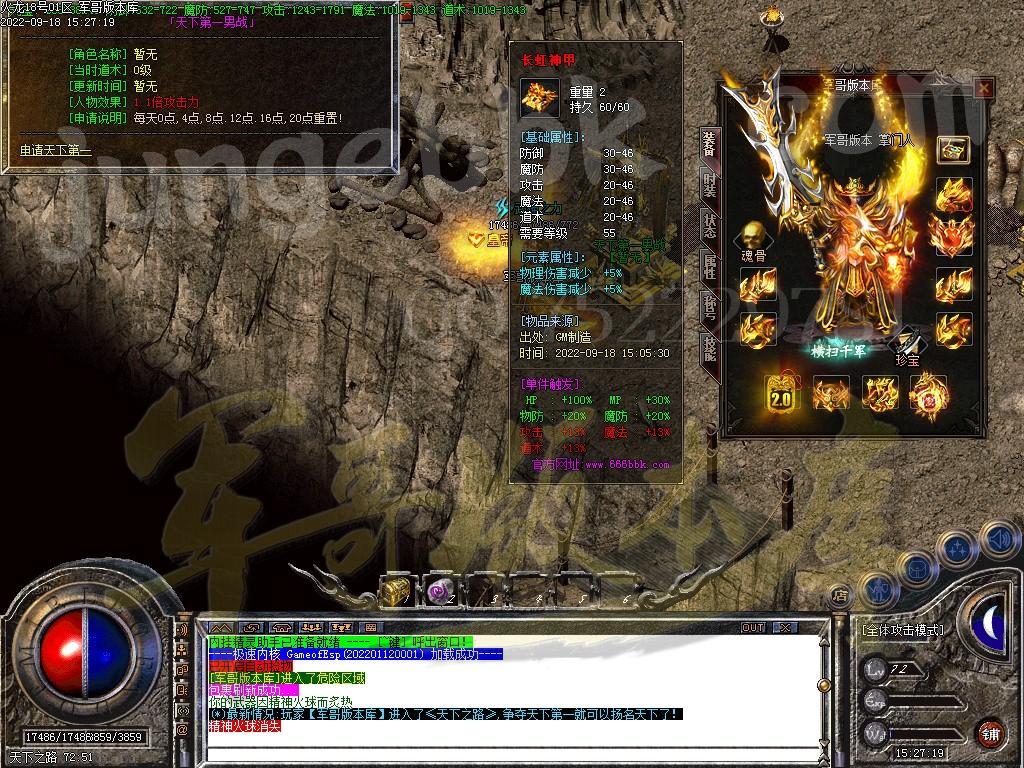
Task: Select the 装备 equipment tab
Action: point(709,144)
